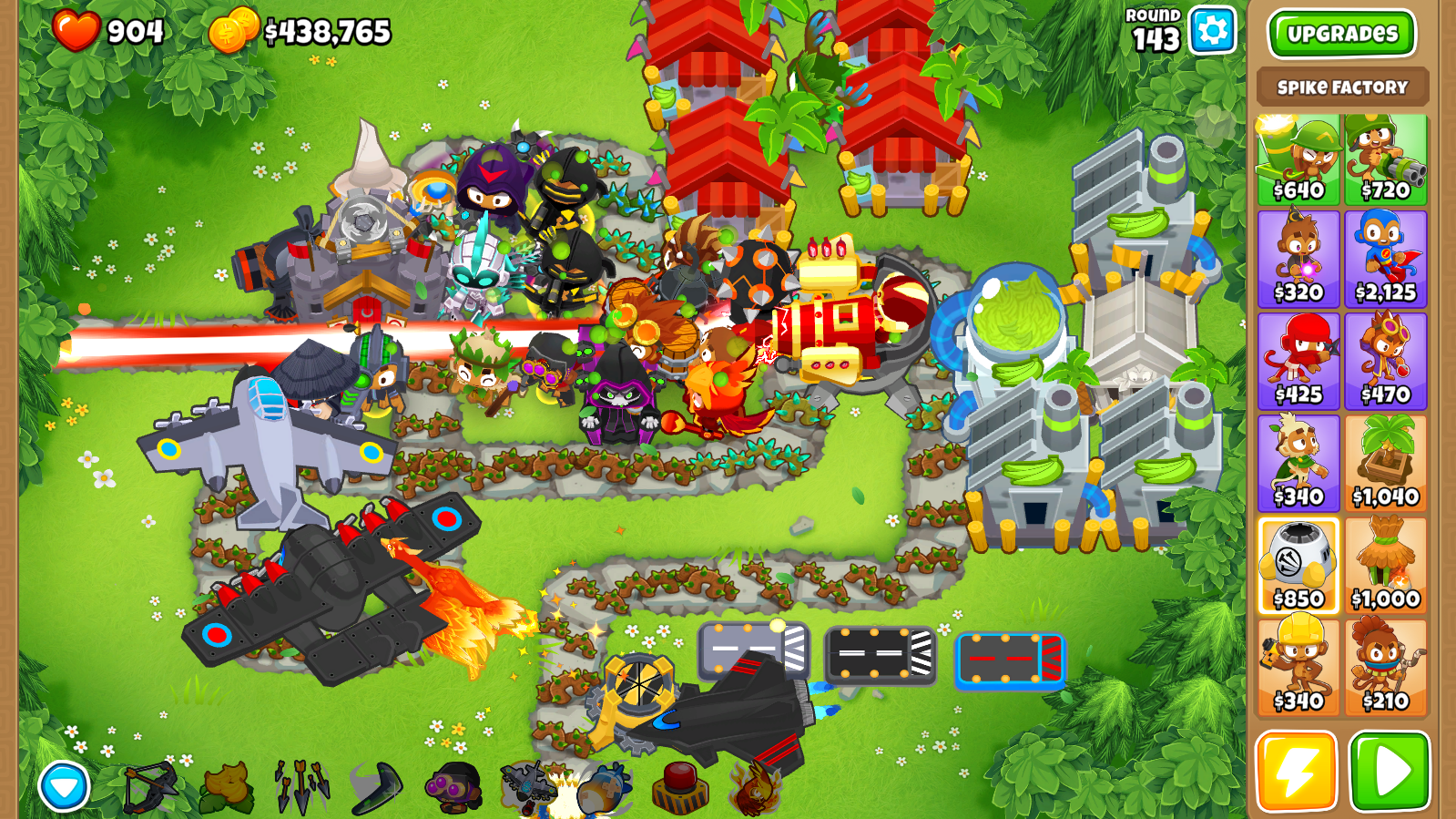Select the $2,125 Super Monkey tower
The width and height of the screenshot is (1456, 819).
tap(1385, 260)
